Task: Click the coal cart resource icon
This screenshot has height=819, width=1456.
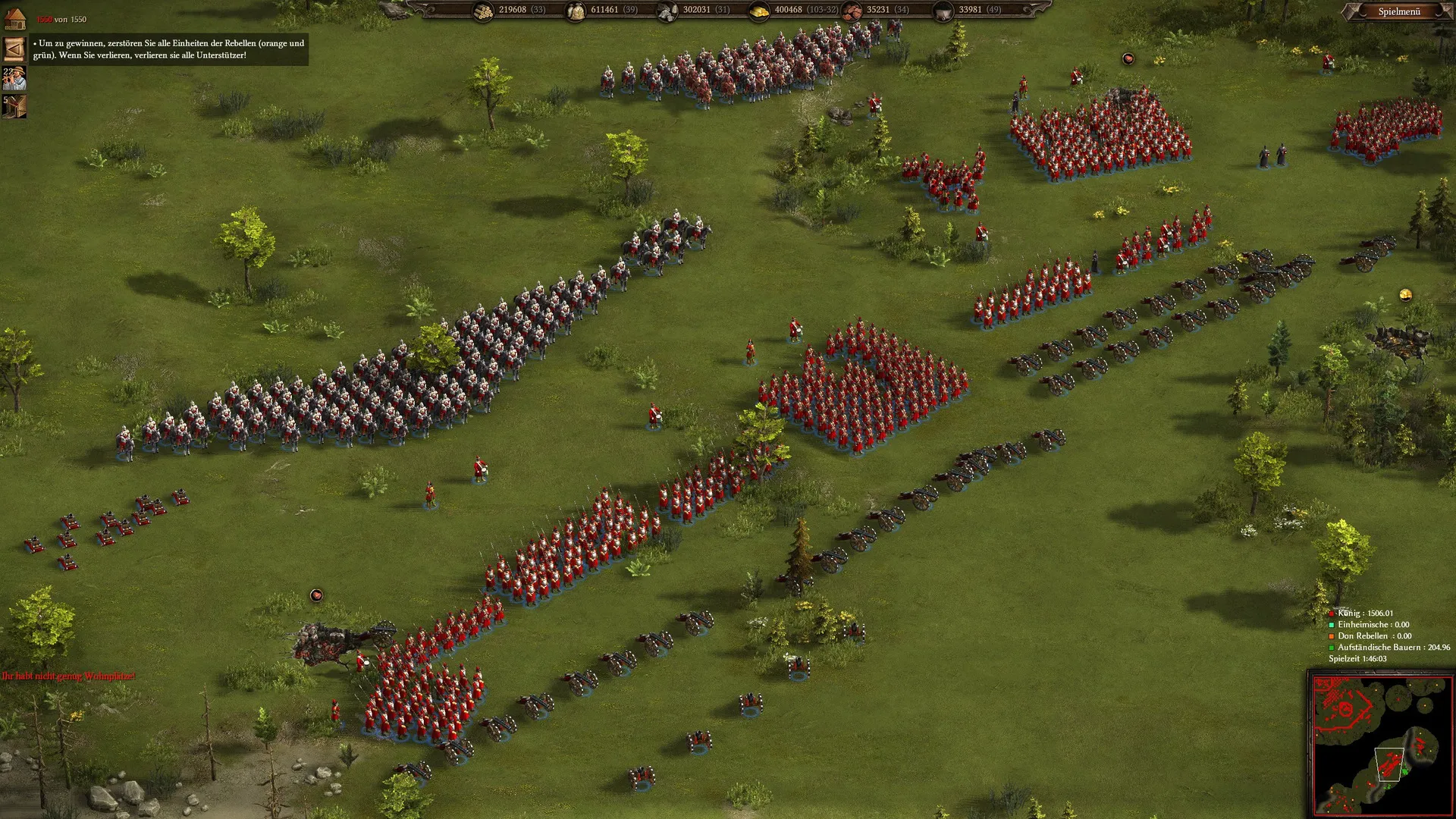Action: [944, 11]
